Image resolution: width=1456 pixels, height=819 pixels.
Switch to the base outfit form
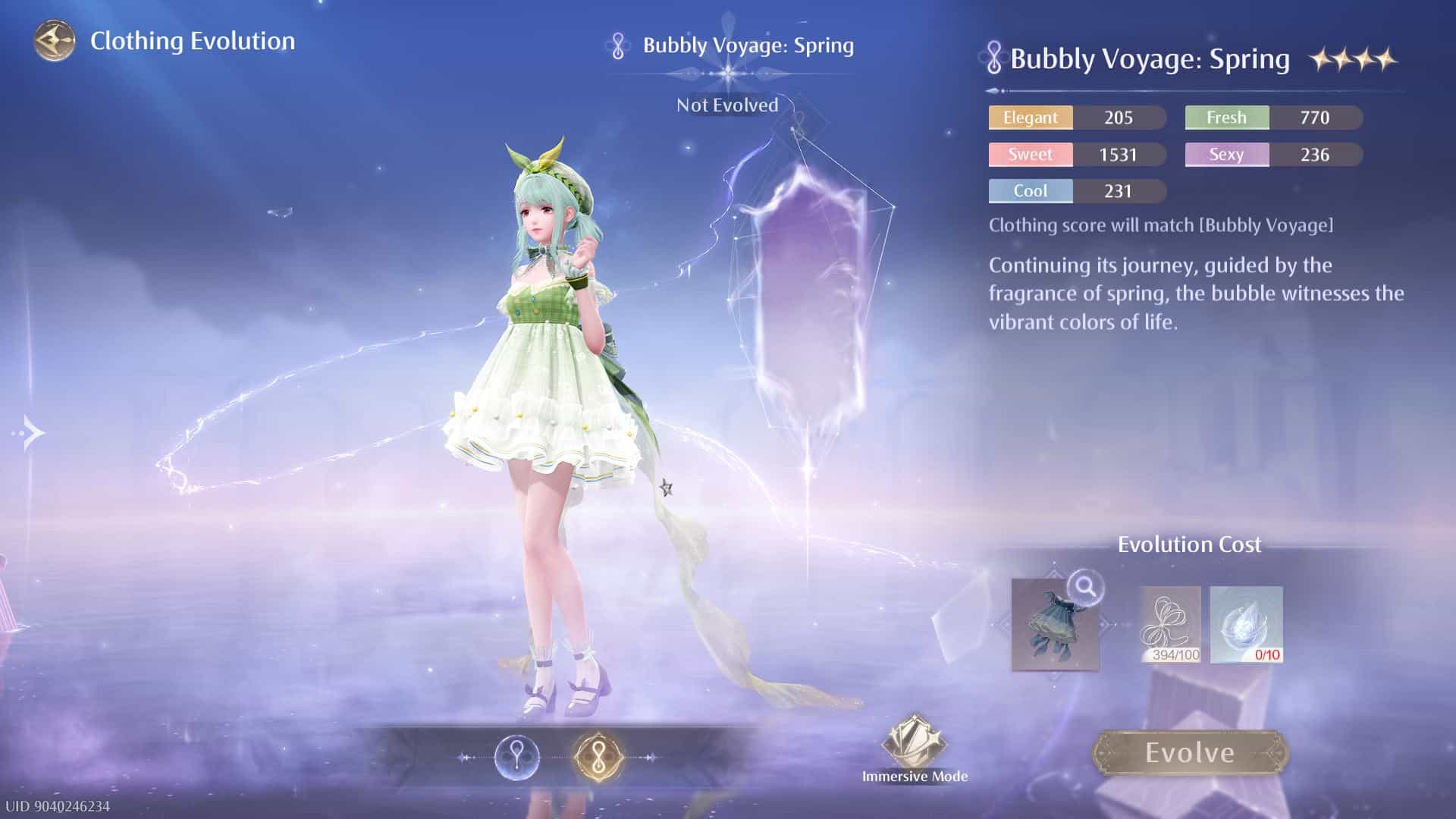pos(516,757)
